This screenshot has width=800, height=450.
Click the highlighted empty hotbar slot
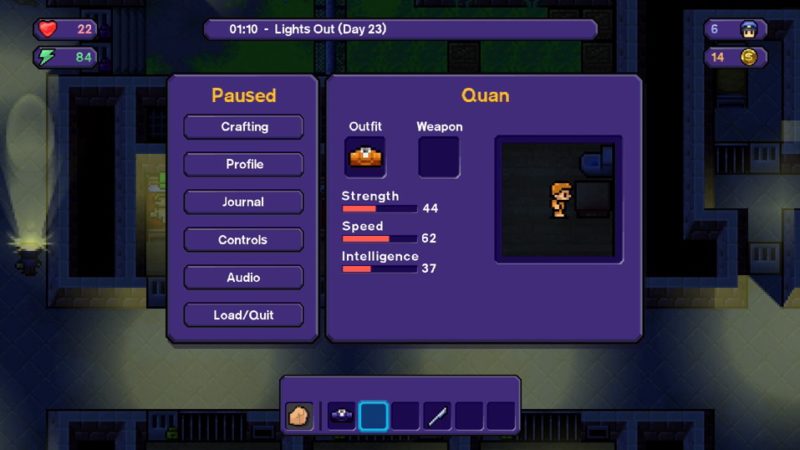[373, 416]
